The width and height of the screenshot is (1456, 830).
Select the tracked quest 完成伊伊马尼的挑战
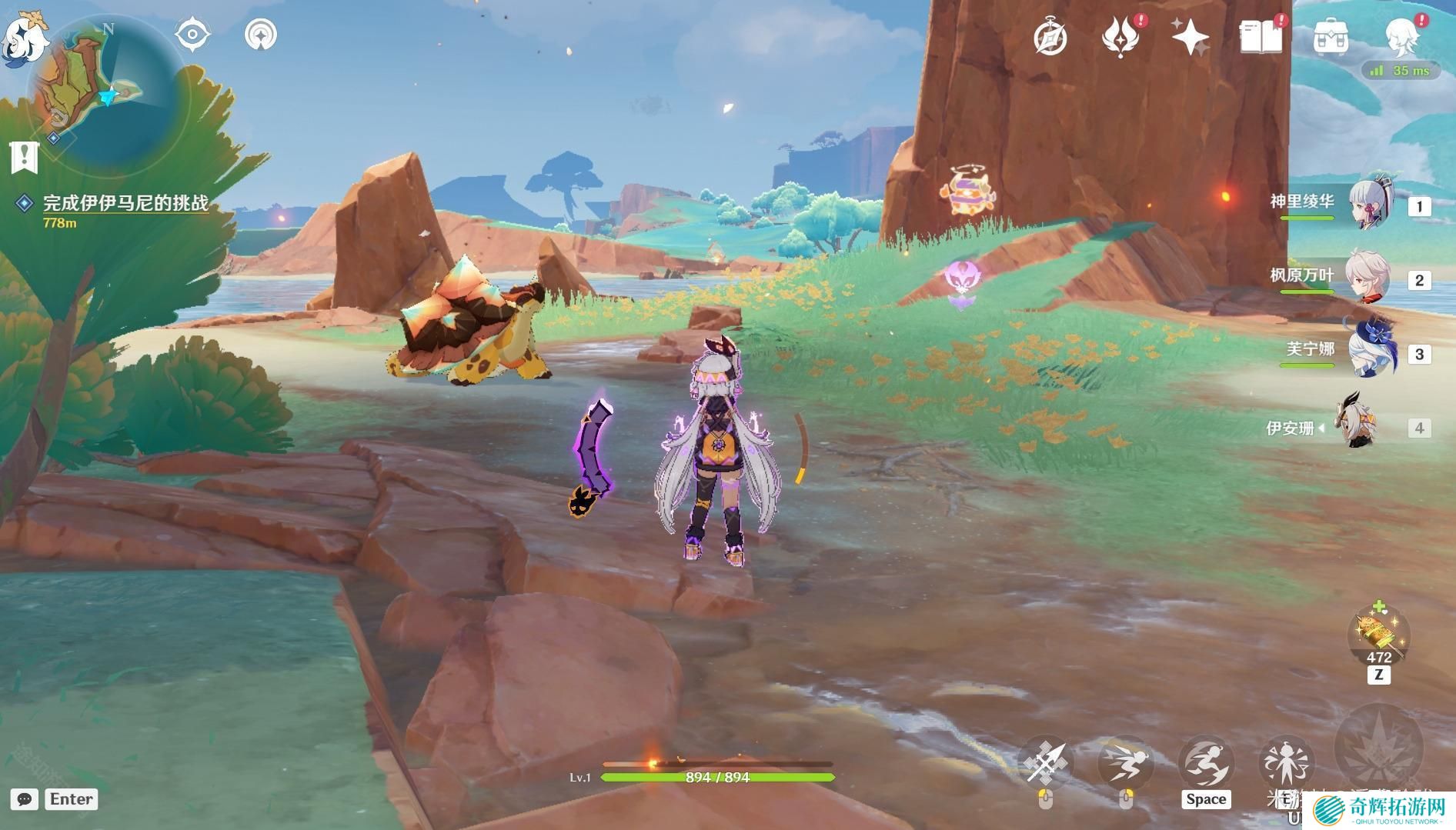[125, 203]
